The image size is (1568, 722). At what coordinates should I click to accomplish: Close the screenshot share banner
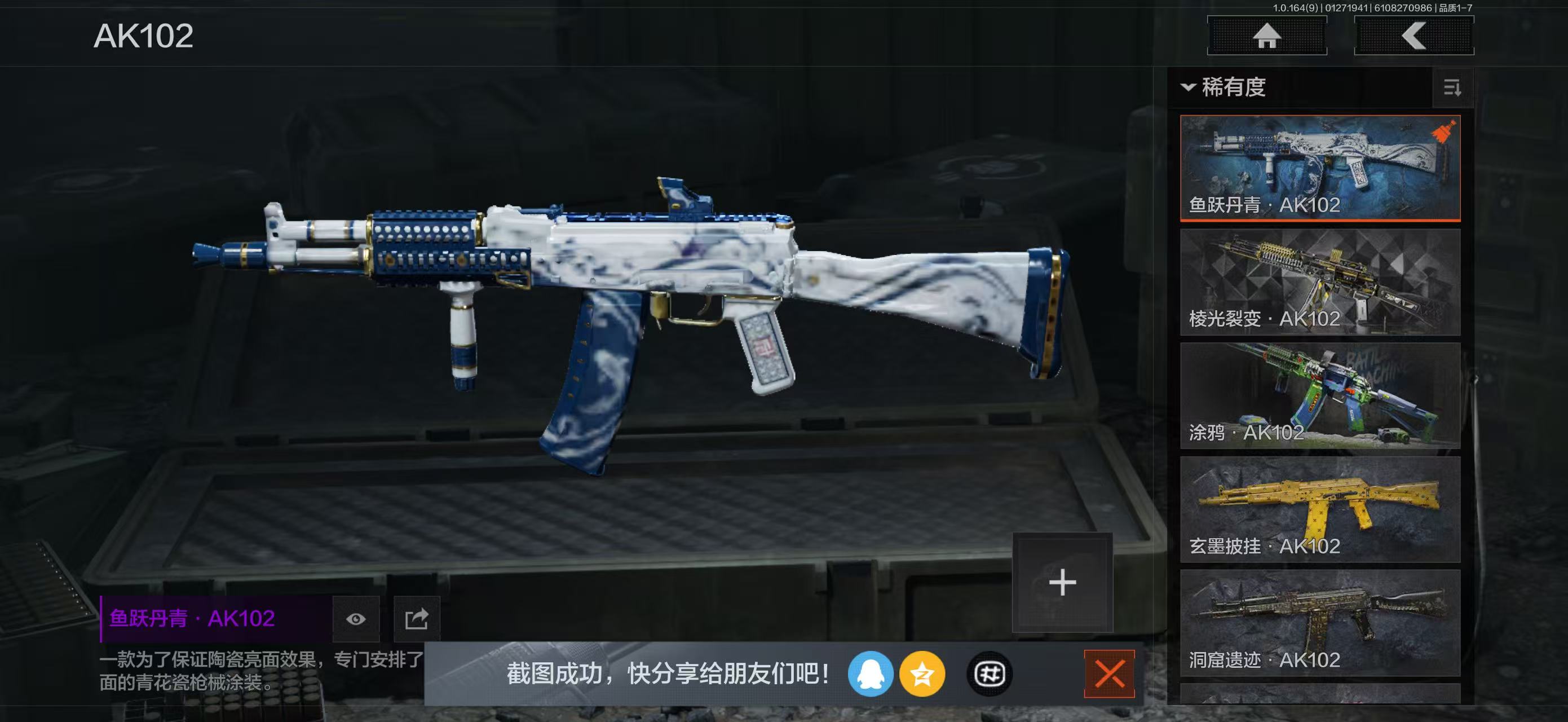[x=1109, y=674]
